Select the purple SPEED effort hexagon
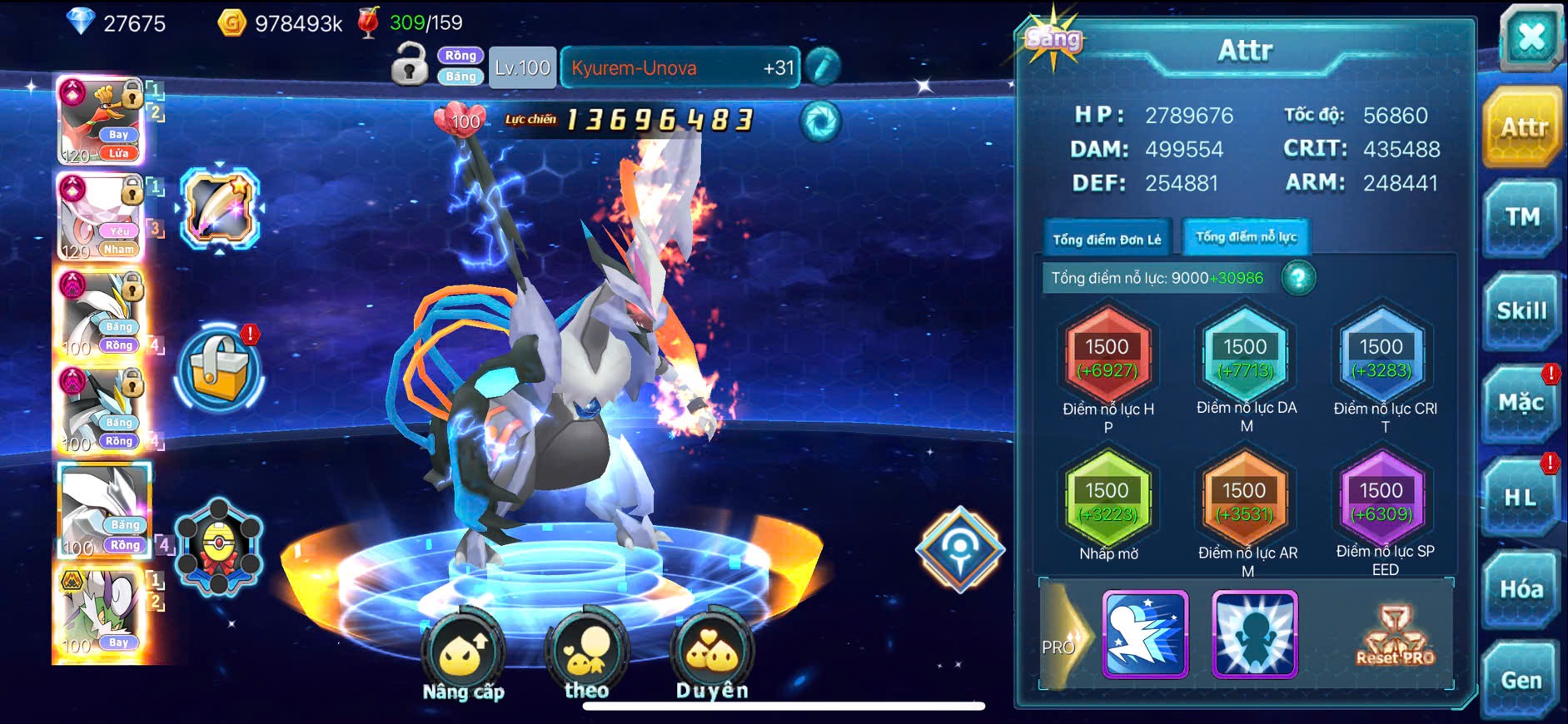1568x724 pixels. pyautogui.click(x=1381, y=499)
